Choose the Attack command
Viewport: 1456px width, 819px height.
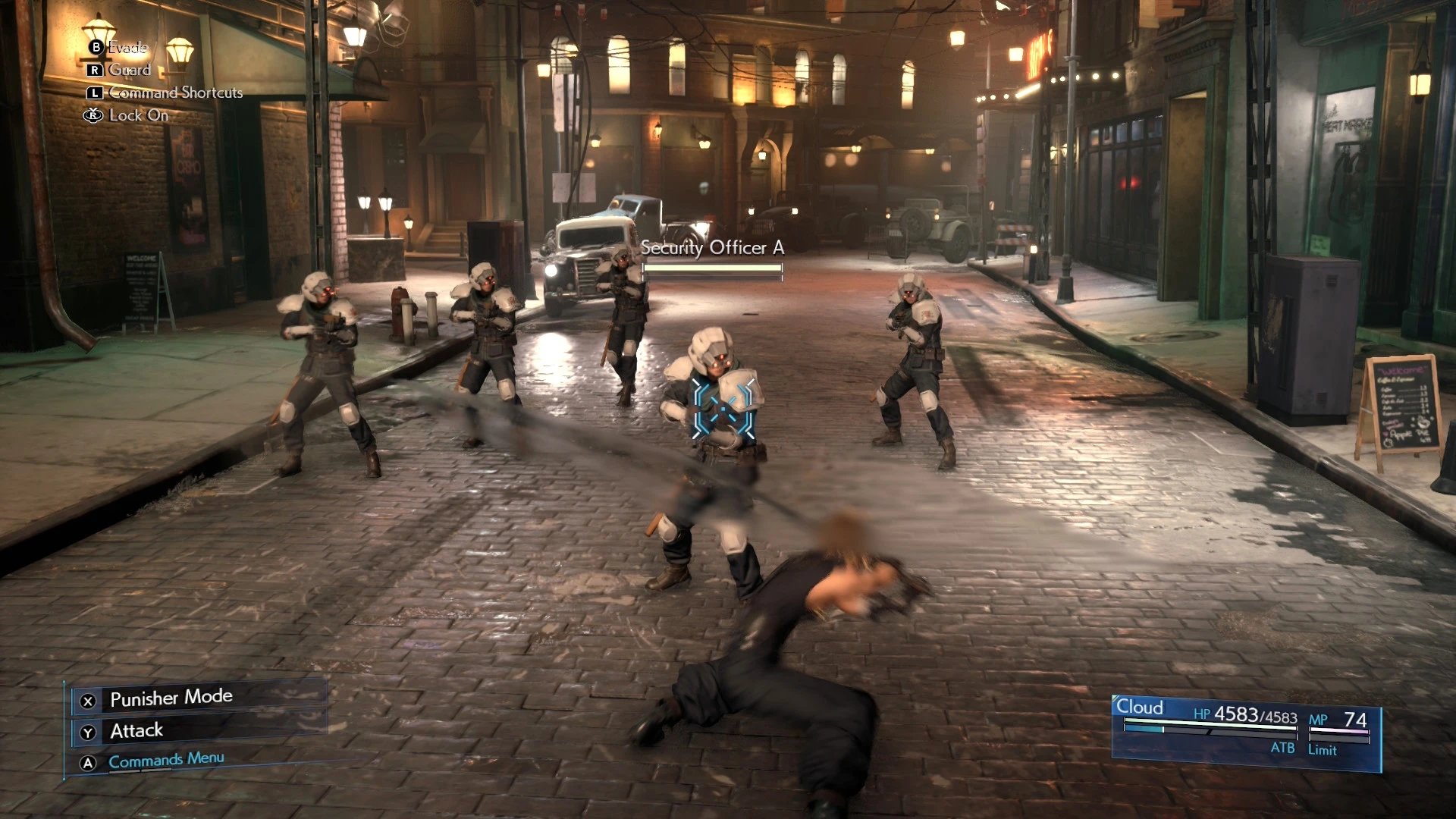point(136,731)
